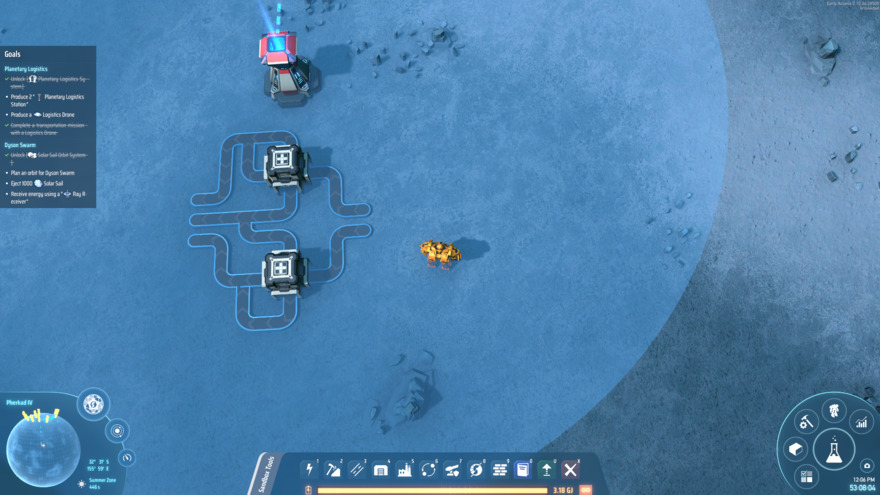Viewport: 880px width, 495px height.
Task: Choose the conveyor belt build category
Action: click(357, 469)
